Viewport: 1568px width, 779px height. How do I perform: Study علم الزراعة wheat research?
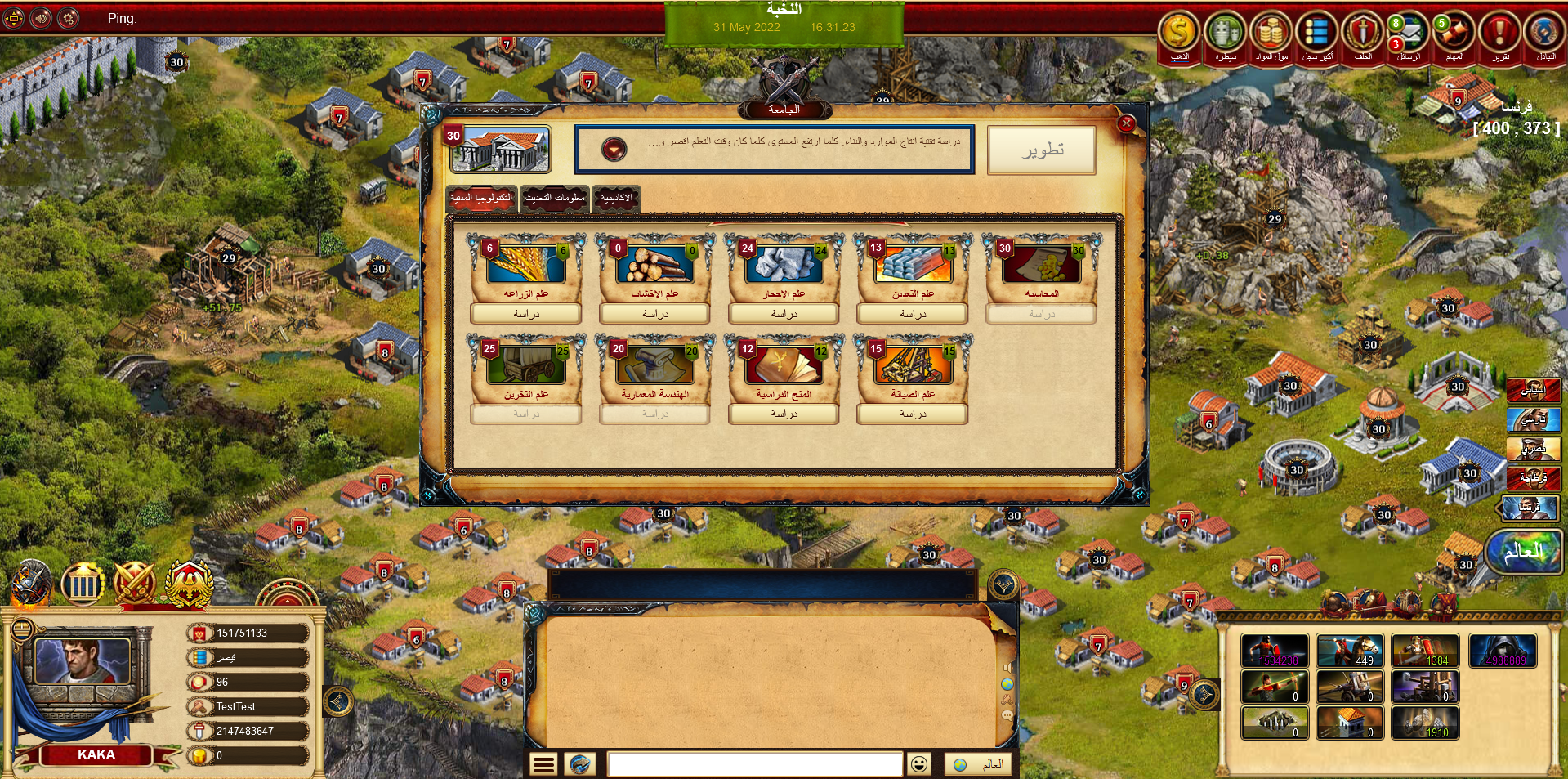[526, 314]
